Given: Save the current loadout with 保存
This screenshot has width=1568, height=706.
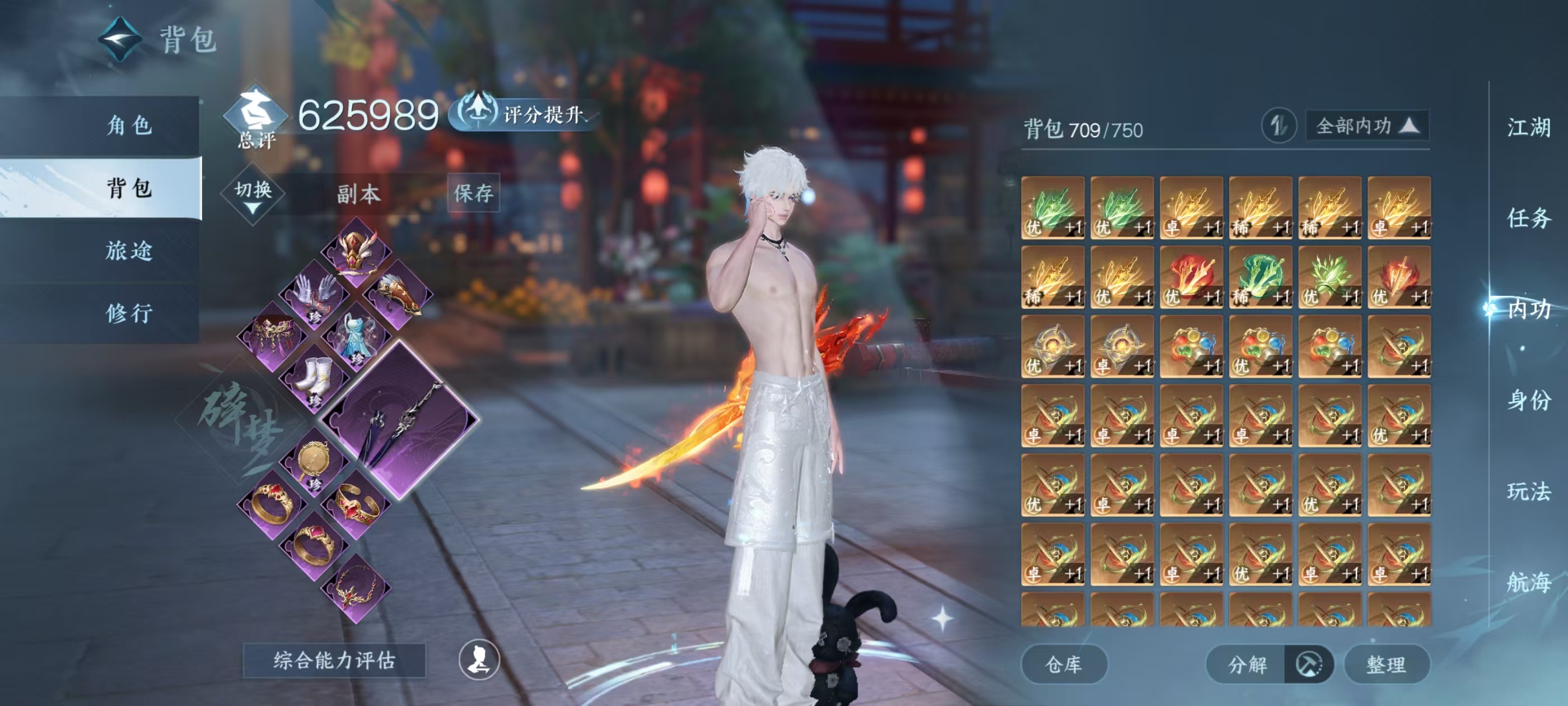Looking at the screenshot, I should tap(473, 194).
